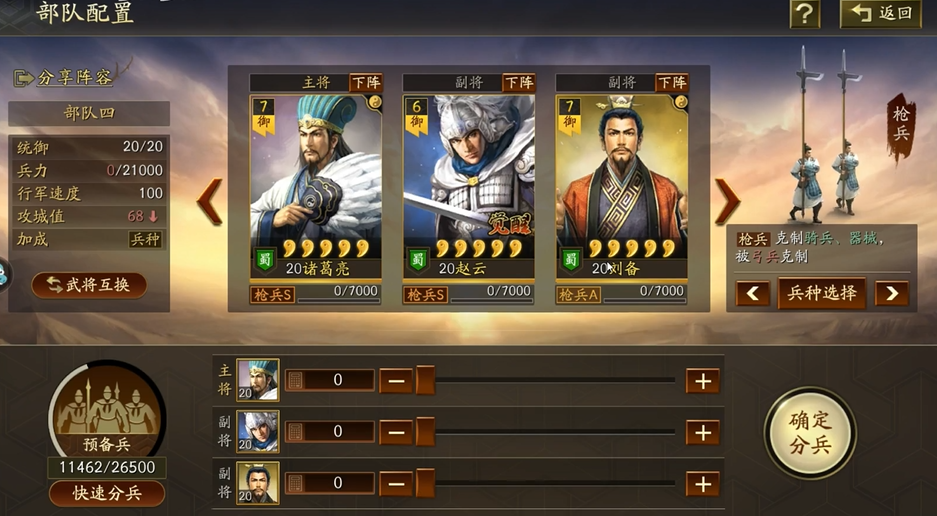Remove 诸葛亮 with his 下阵 button
The image size is (937, 516).
365,83
